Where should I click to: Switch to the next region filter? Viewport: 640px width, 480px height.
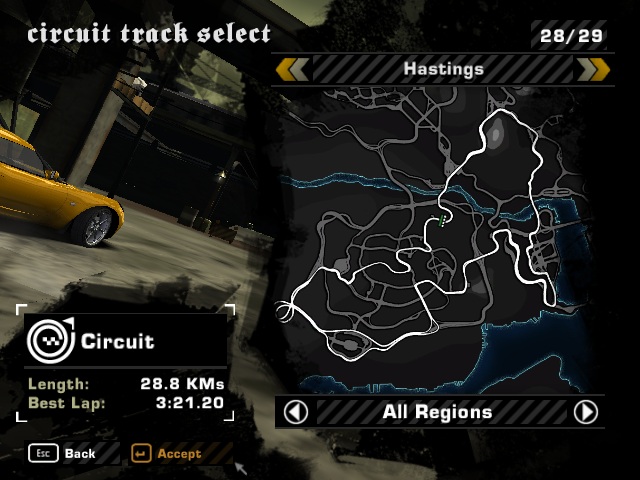tap(585, 412)
